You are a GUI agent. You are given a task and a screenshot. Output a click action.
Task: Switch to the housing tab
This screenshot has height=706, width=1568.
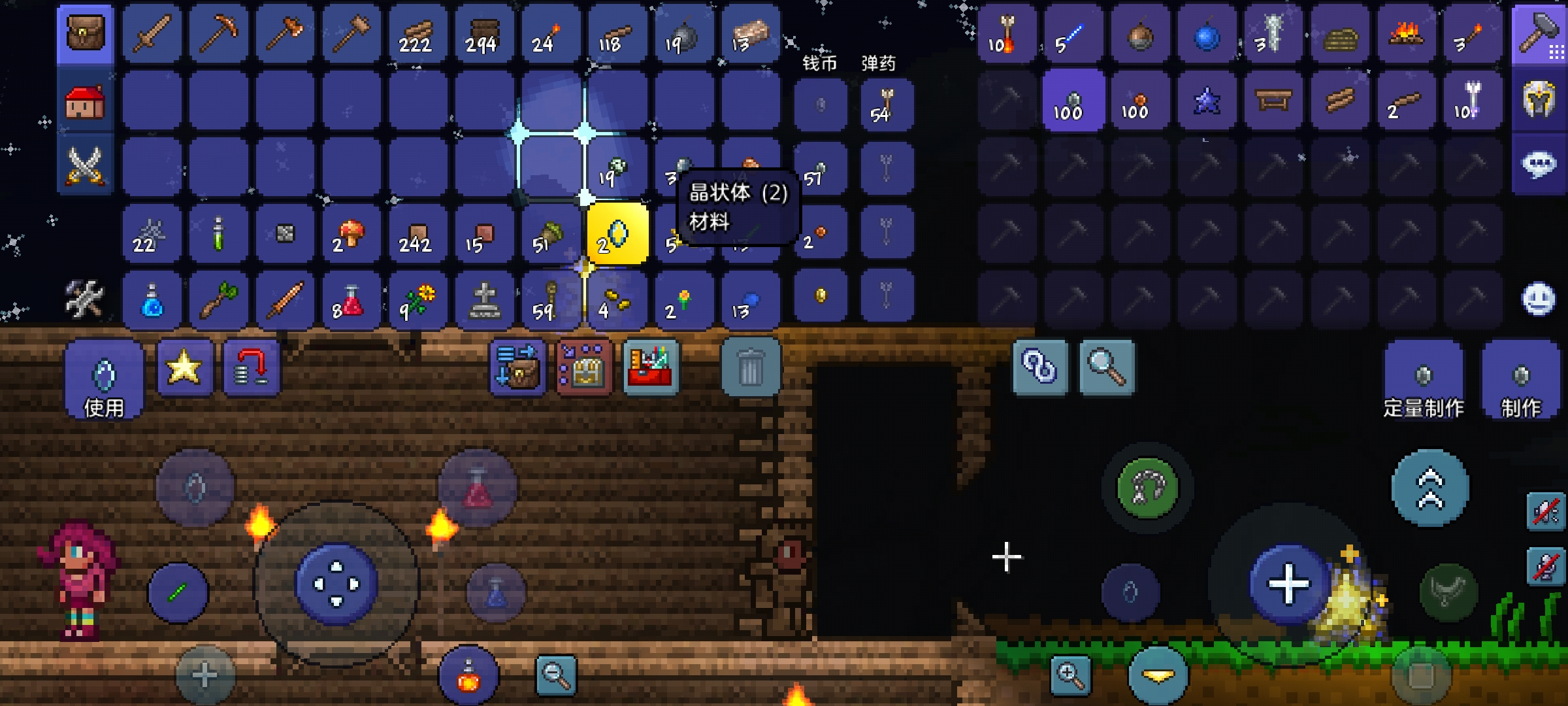pyautogui.click(x=85, y=102)
